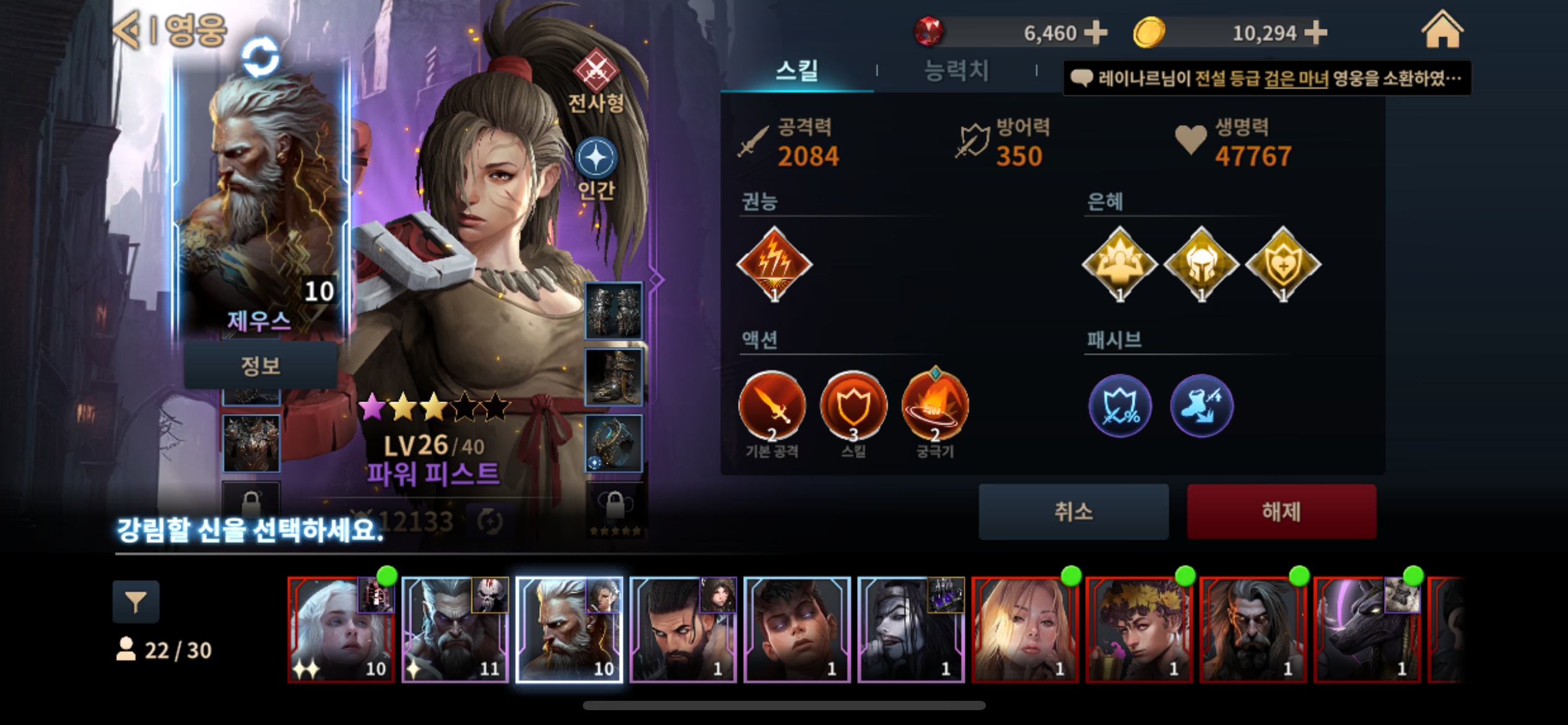Go back from the 영웅 hero screen
The width and height of the screenshot is (1568, 725).
coord(128,30)
